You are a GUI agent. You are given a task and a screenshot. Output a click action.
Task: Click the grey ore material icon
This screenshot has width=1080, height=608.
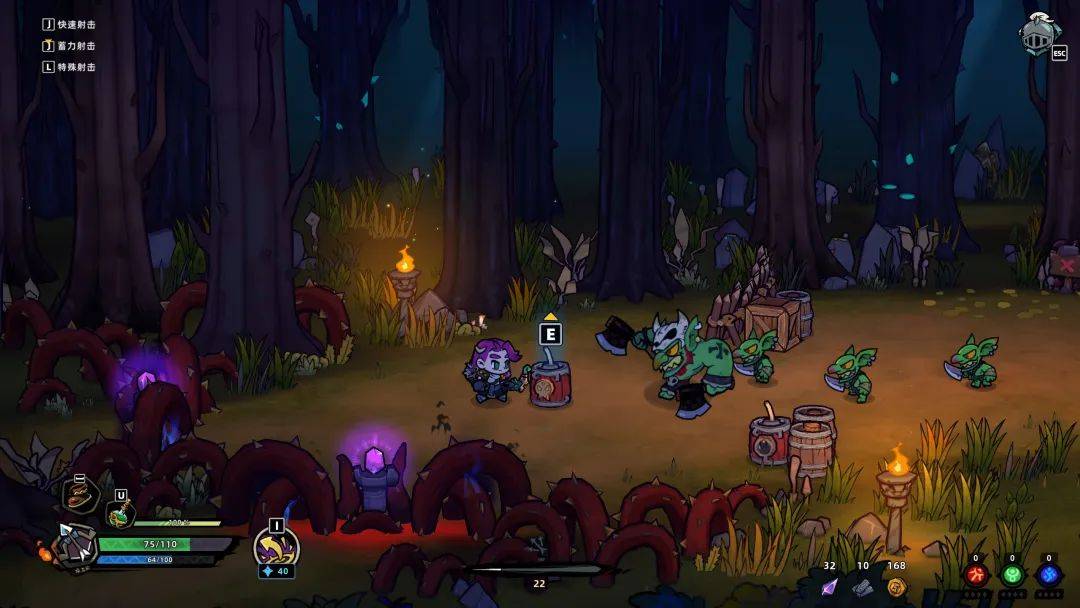863,586
